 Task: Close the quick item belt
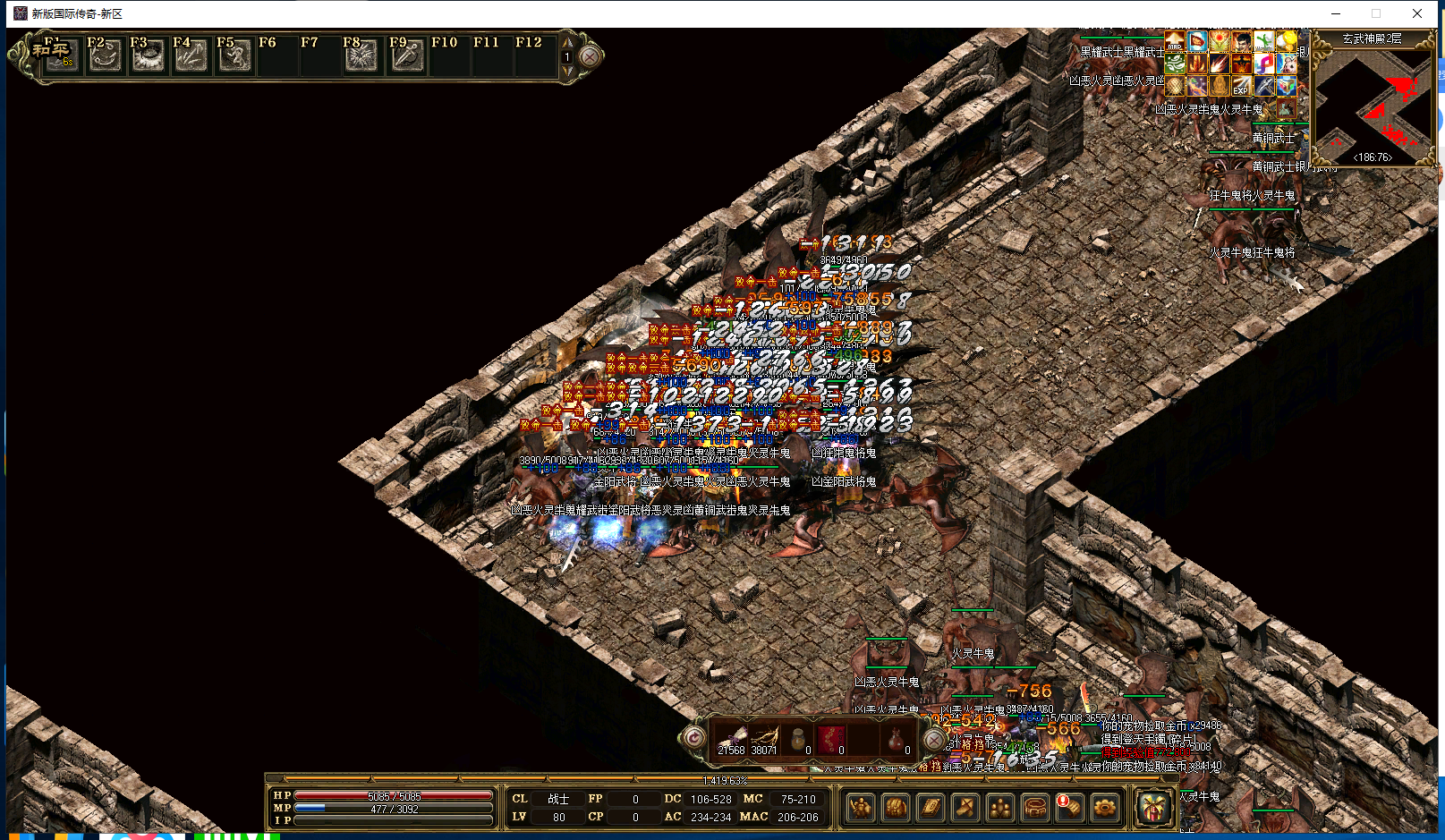[x=933, y=740]
